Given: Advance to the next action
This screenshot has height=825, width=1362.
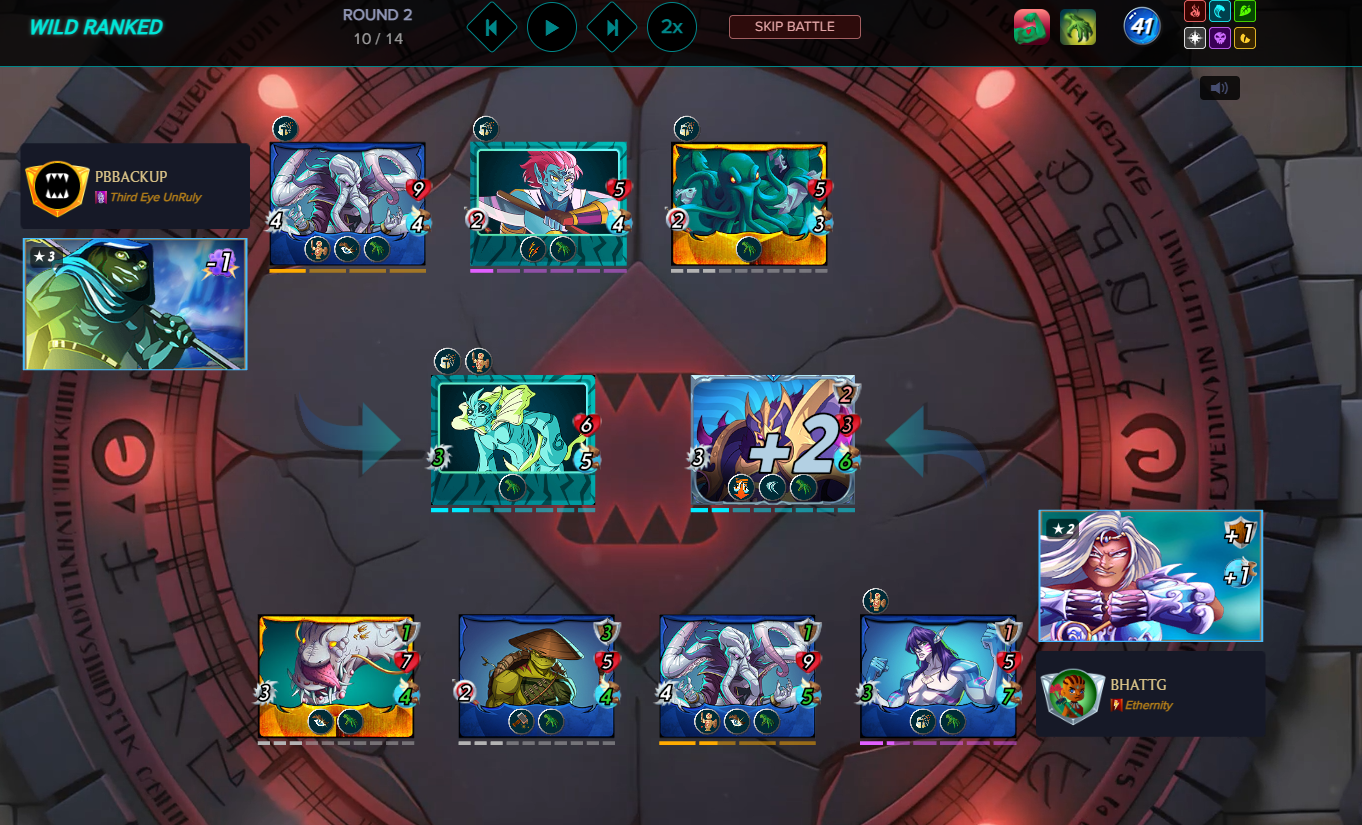Looking at the screenshot, I should pos(612,27).
